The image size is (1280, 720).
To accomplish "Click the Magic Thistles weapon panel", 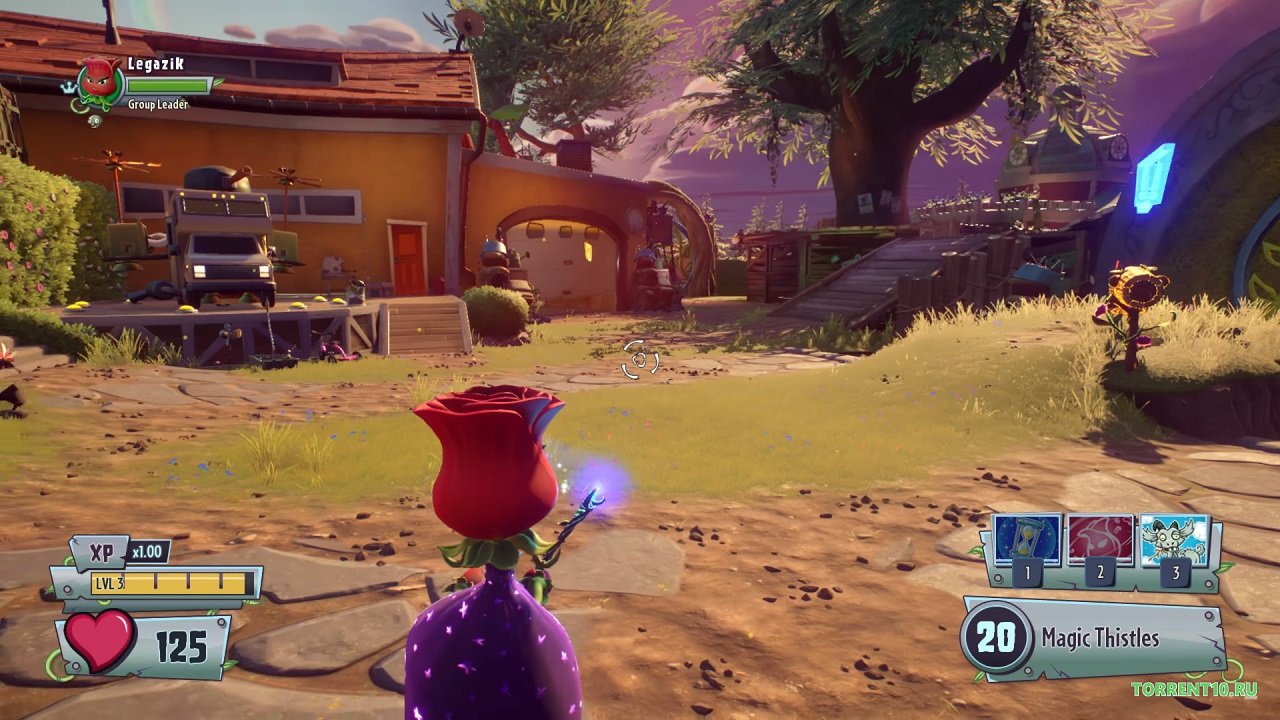I will pyautogui.click(x=1093, y=638).
